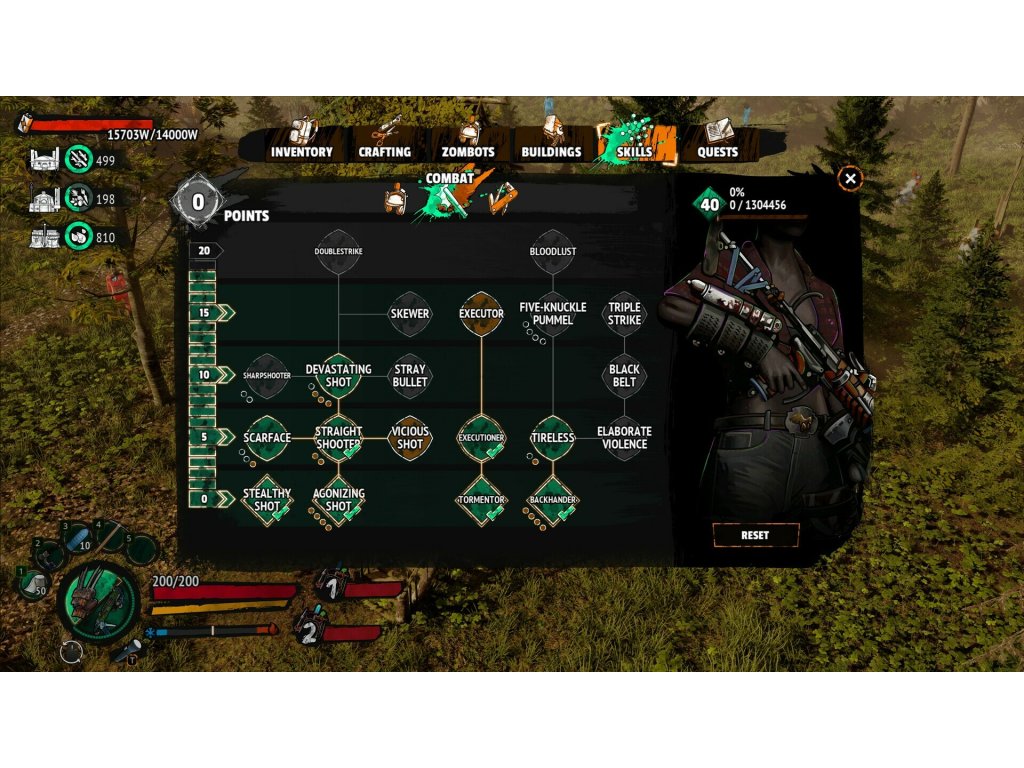The image size is (1024, 768).
Task: Select the Scarface skill node
Action: click(267, 437)
